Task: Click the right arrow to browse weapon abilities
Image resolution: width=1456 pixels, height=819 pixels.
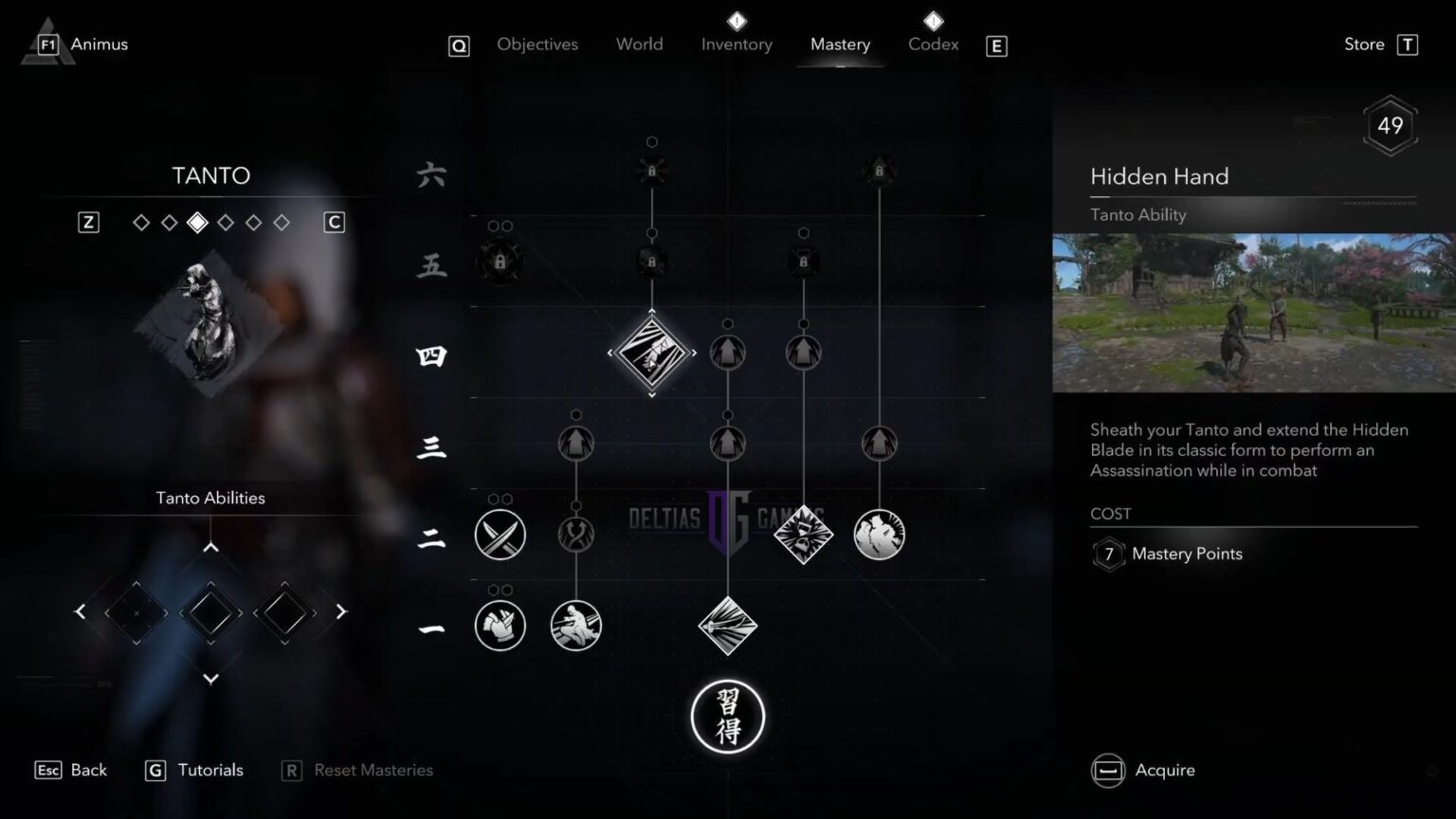Action: pos(341,612)
